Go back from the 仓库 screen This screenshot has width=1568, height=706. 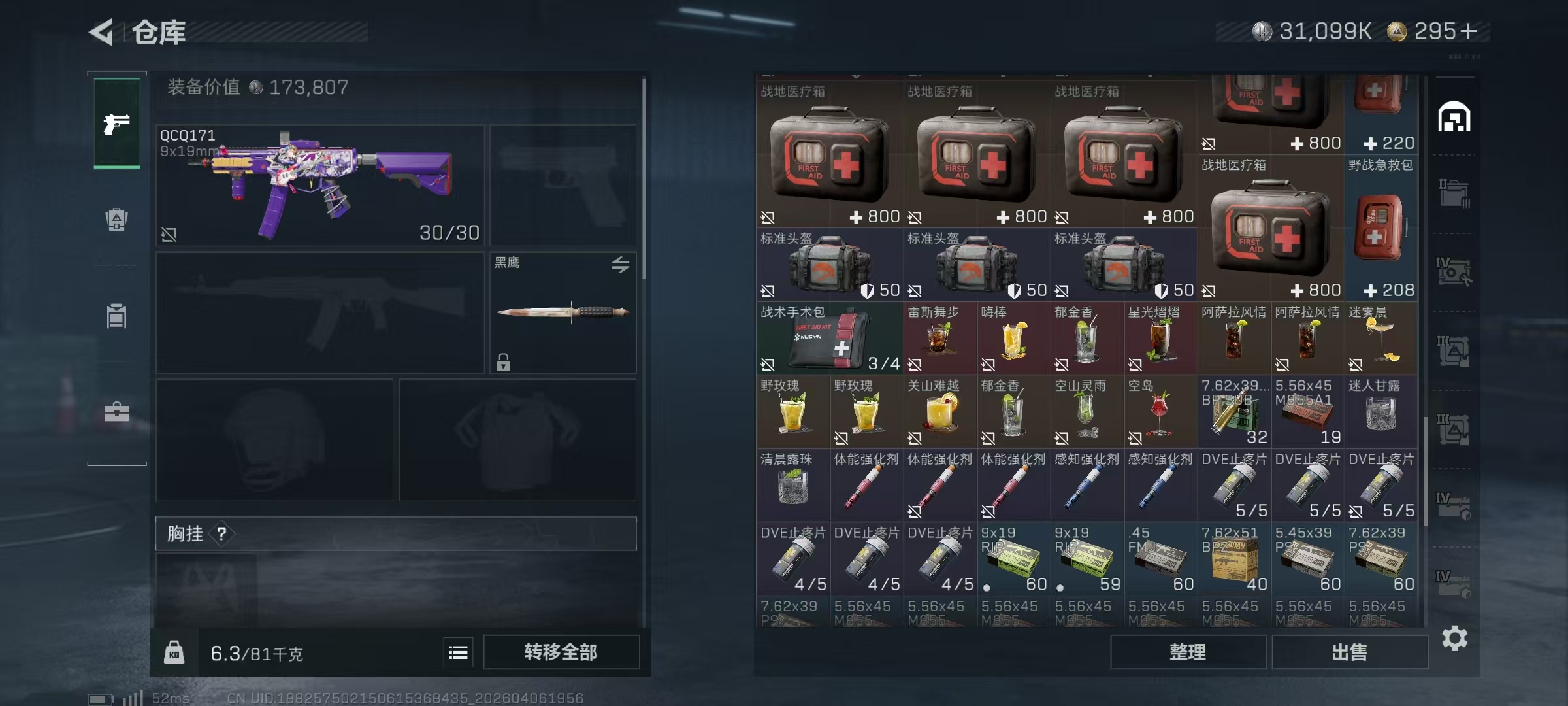102,31
